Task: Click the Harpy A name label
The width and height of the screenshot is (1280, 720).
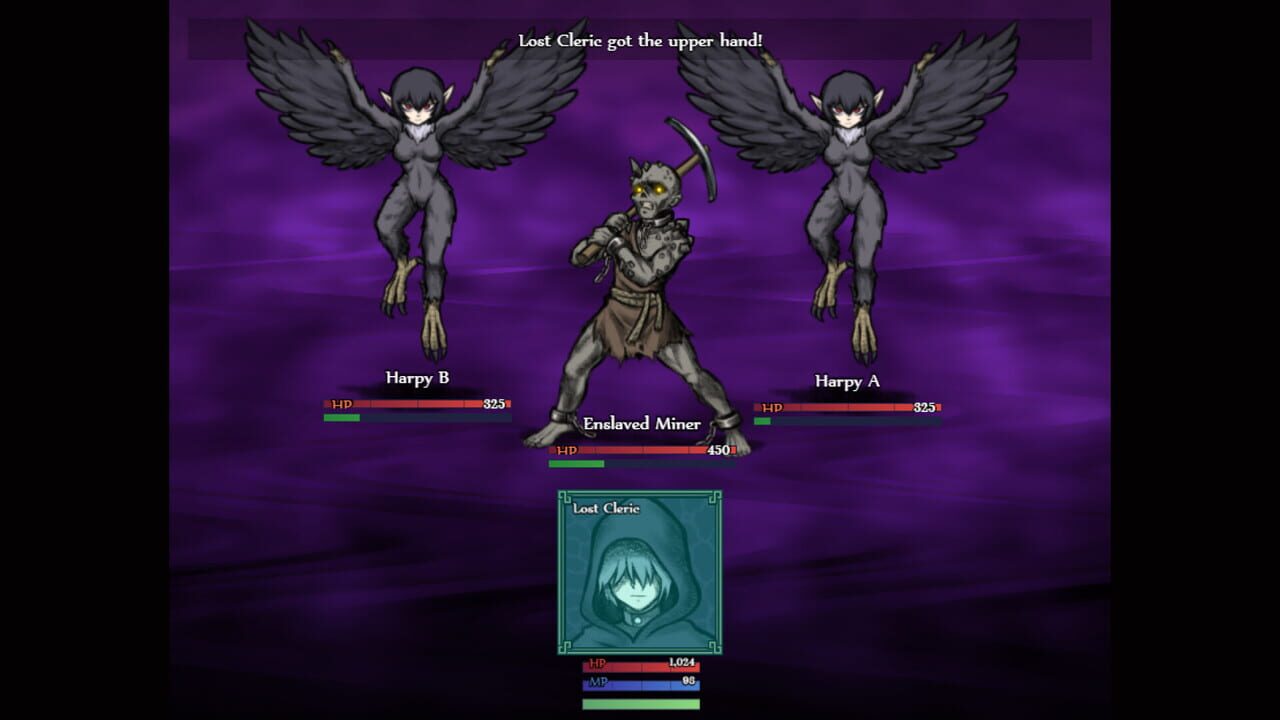Action: tap(849, 383)
